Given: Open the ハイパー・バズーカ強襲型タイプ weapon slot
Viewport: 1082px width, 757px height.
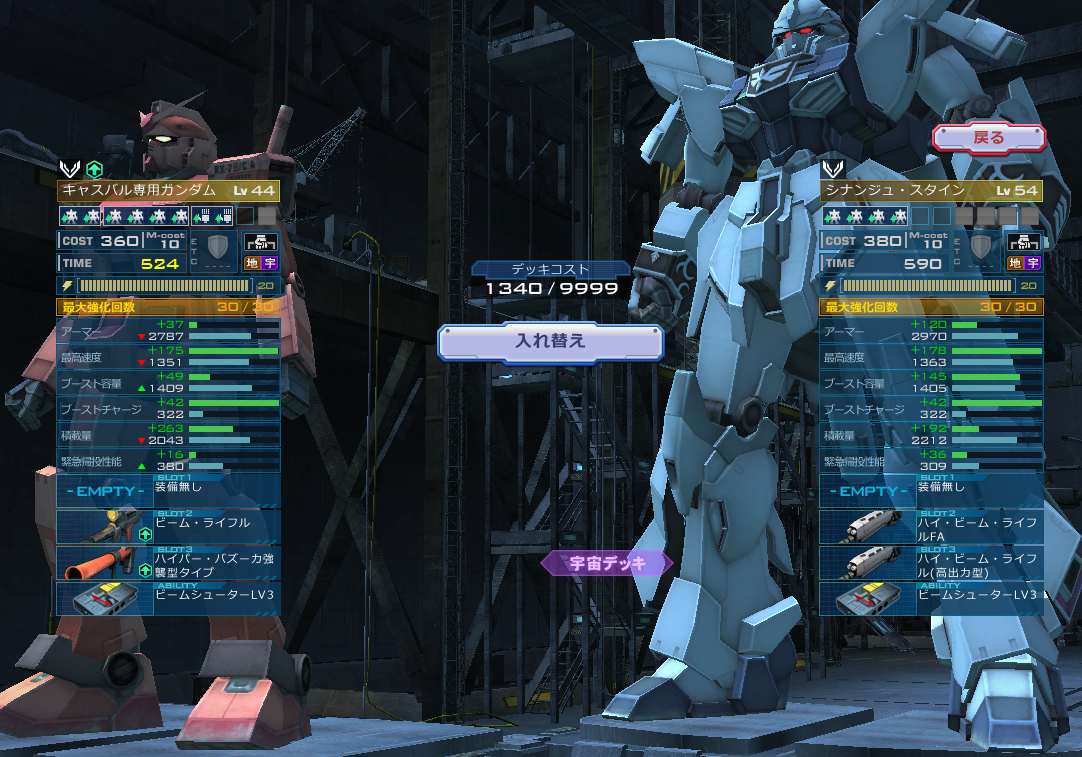Looking at the screenshot, I should tap(168, 563).
